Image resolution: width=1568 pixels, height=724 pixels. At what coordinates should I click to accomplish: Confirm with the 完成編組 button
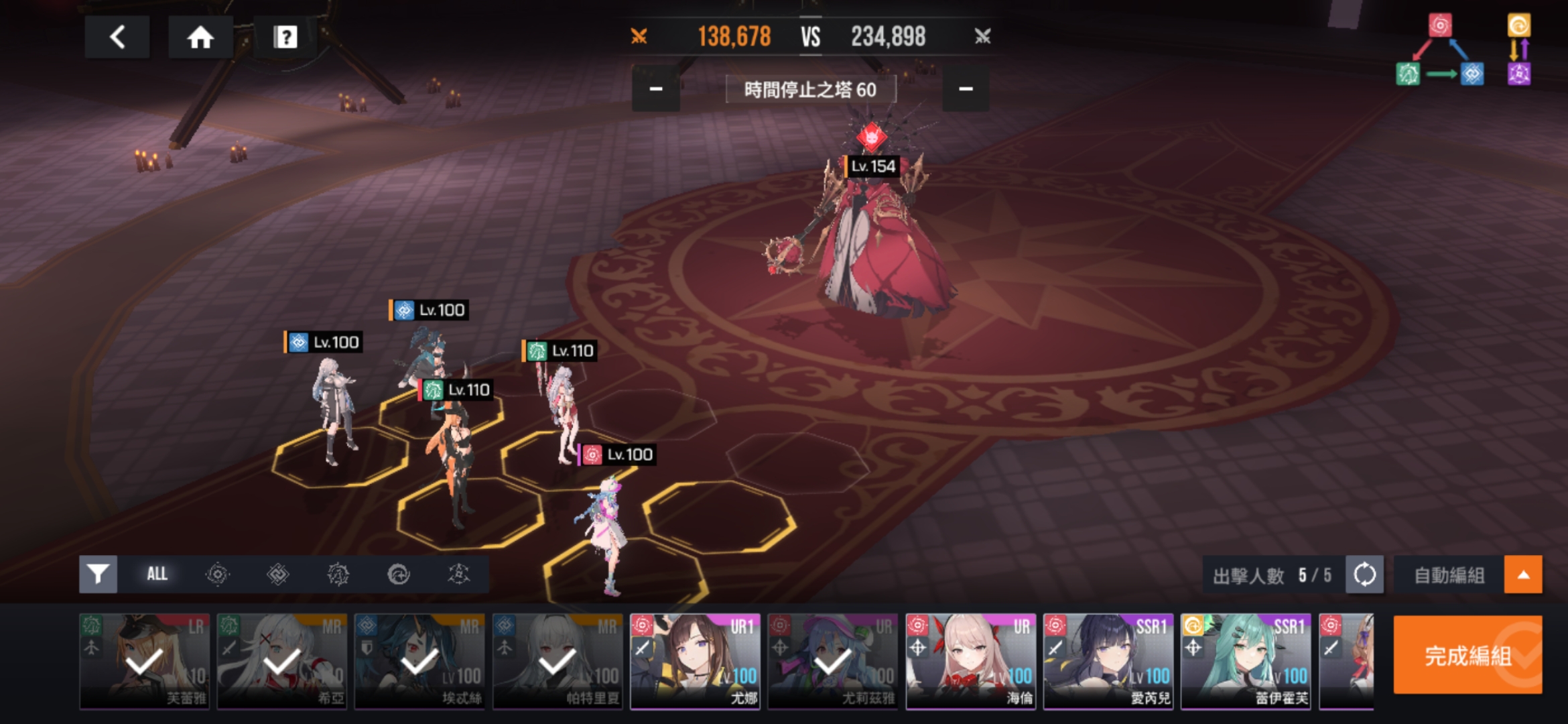point(1467,655)
